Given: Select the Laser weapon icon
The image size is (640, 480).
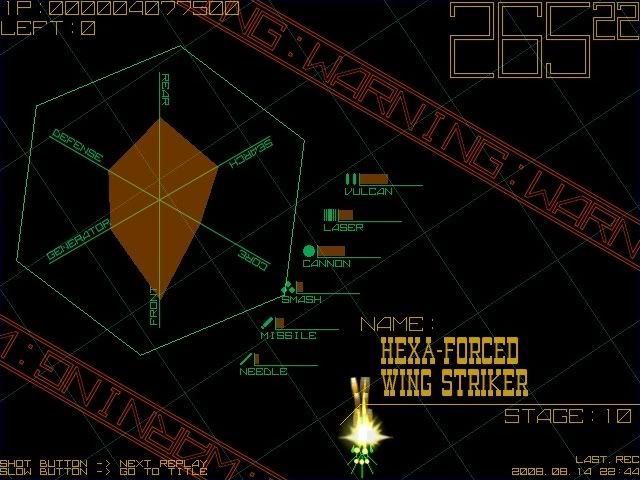Looking at the screenshot, I should (330, 215).
